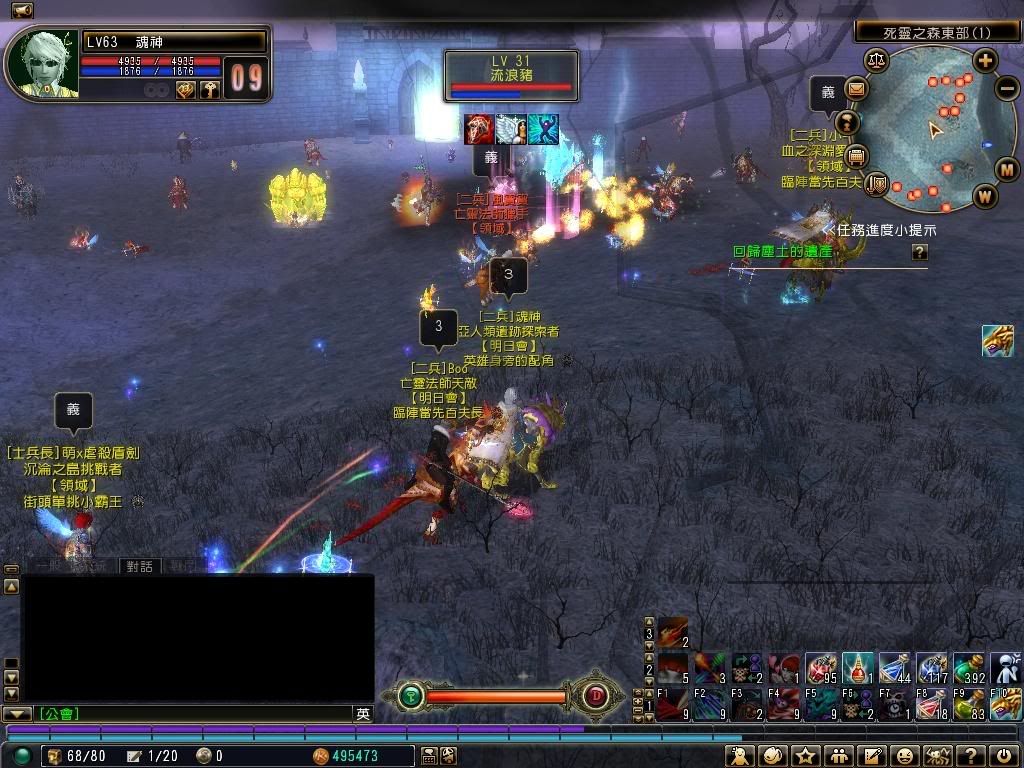Activate the F10 golden dragon skill
Screen dimensions: 1024x768
coord(1005,703)
